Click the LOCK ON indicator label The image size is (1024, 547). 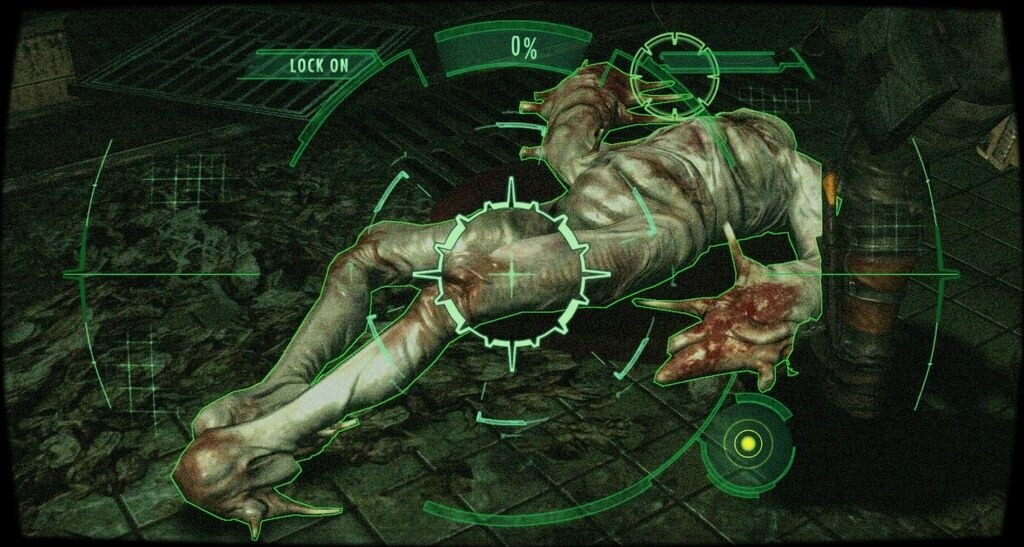(320, 66)
